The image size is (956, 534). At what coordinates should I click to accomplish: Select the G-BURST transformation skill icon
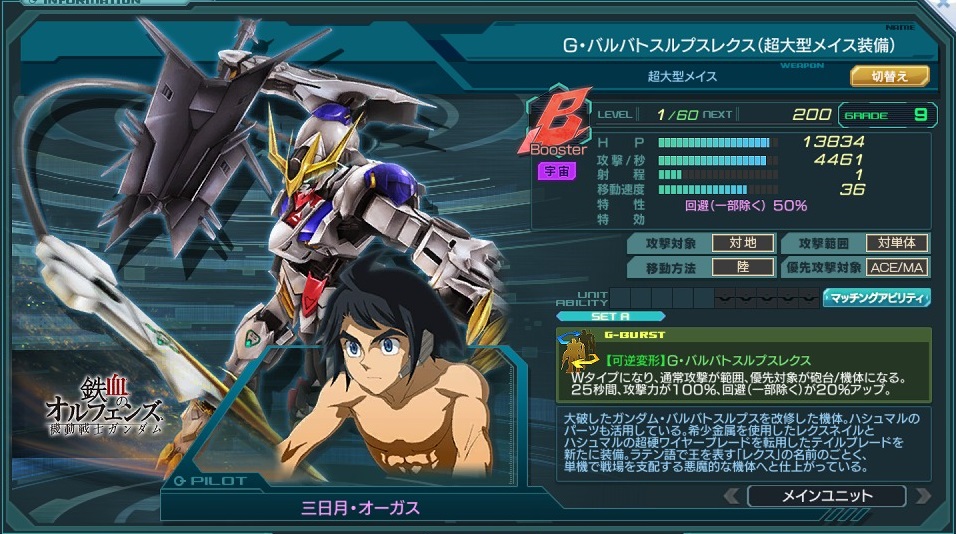[576, 357]
